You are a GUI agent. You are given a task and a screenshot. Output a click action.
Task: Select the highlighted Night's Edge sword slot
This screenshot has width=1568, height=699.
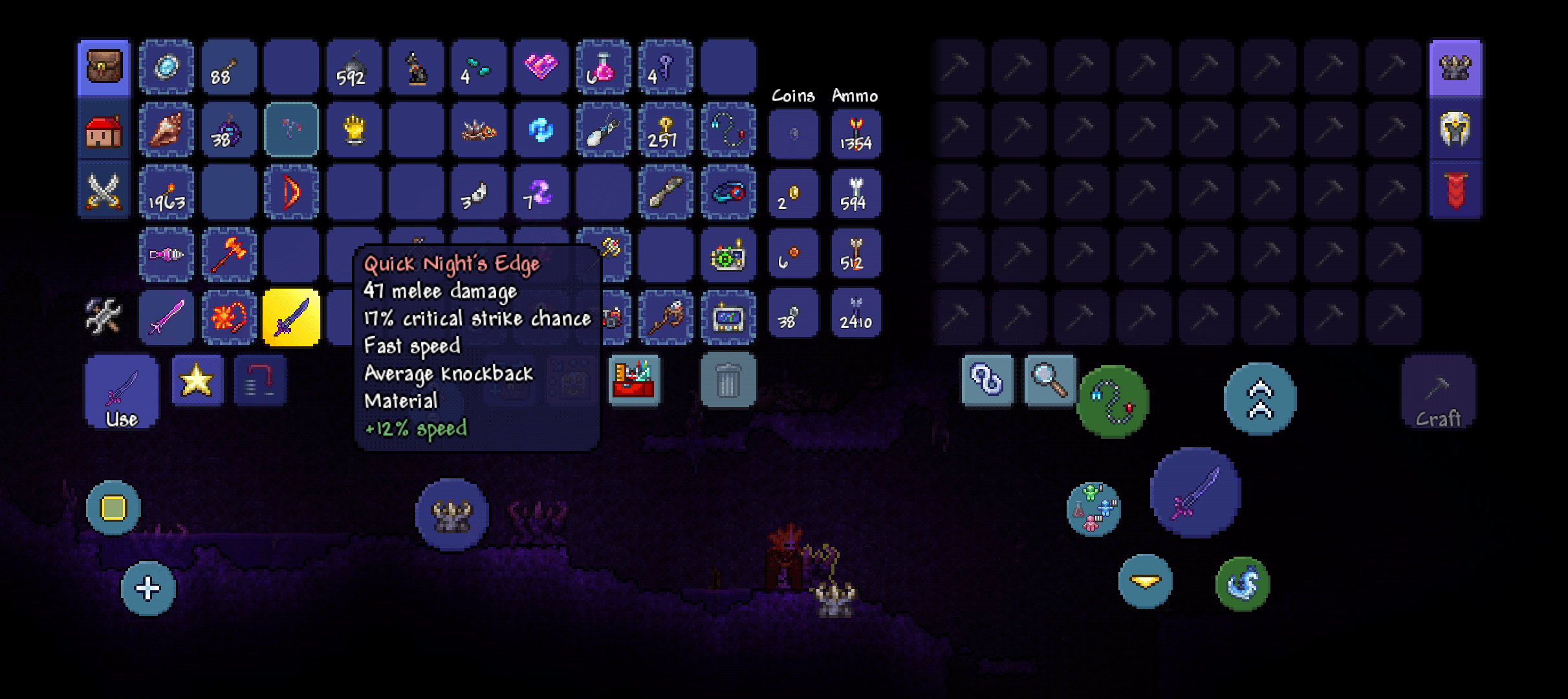[291, 318]
